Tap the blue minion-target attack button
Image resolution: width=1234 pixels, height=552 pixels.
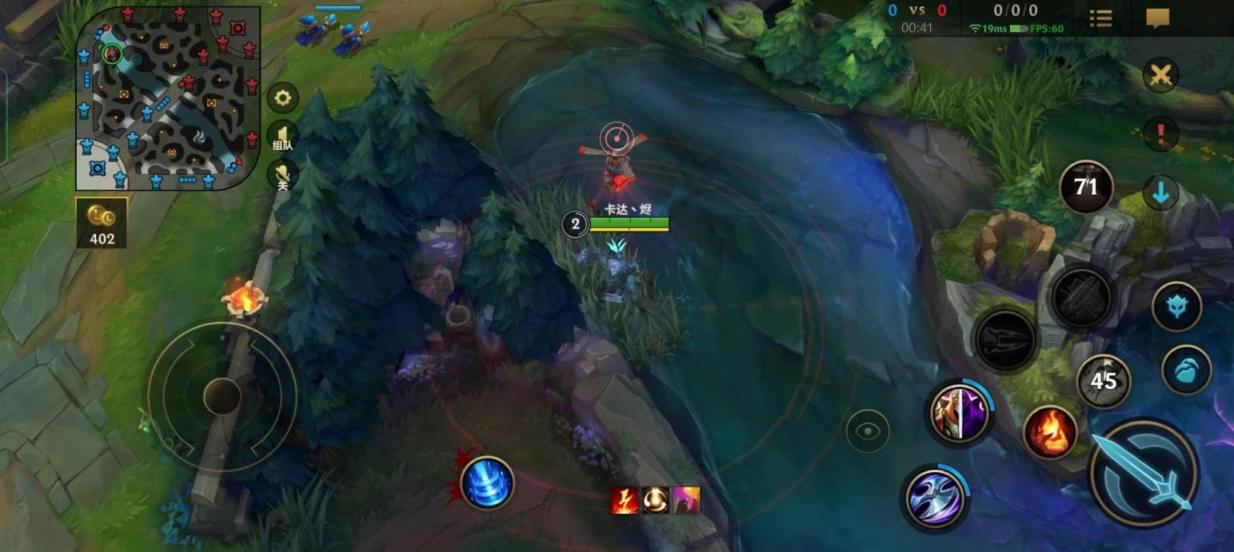click(1186, 370)
